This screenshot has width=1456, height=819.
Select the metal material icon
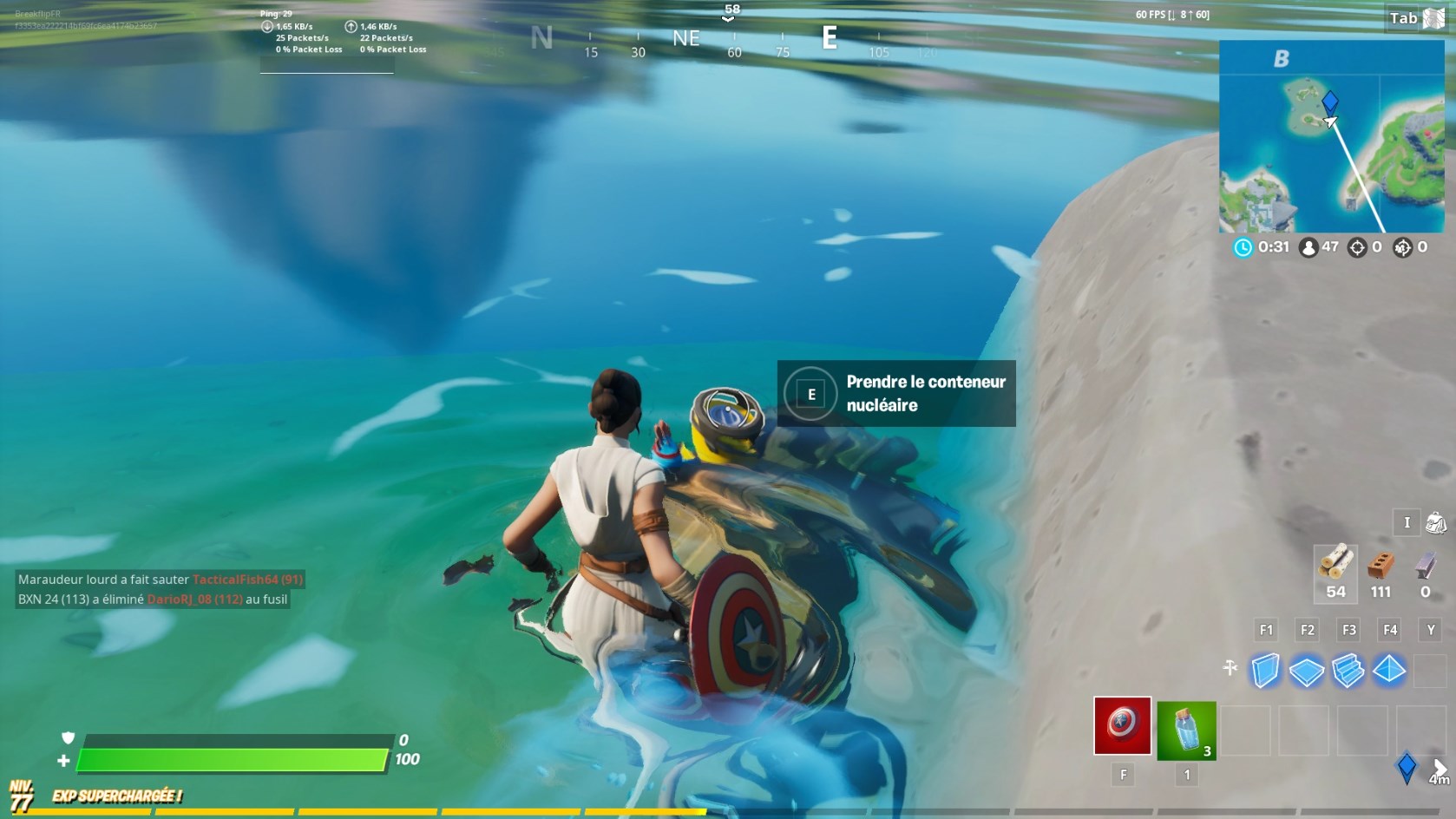pyautogui.click(x=1425, y=566)
